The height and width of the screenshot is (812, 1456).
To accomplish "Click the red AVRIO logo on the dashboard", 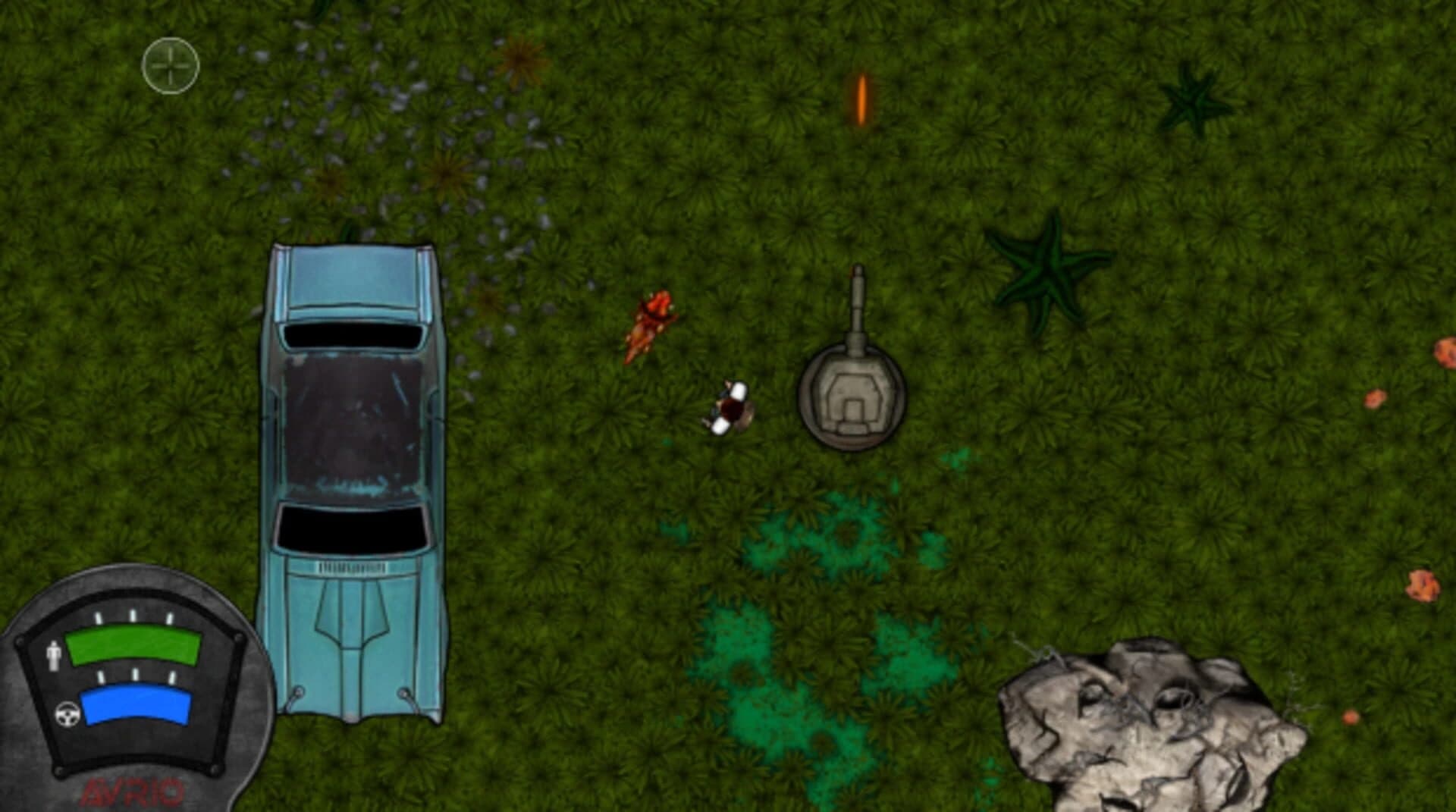I will [133, 790].
